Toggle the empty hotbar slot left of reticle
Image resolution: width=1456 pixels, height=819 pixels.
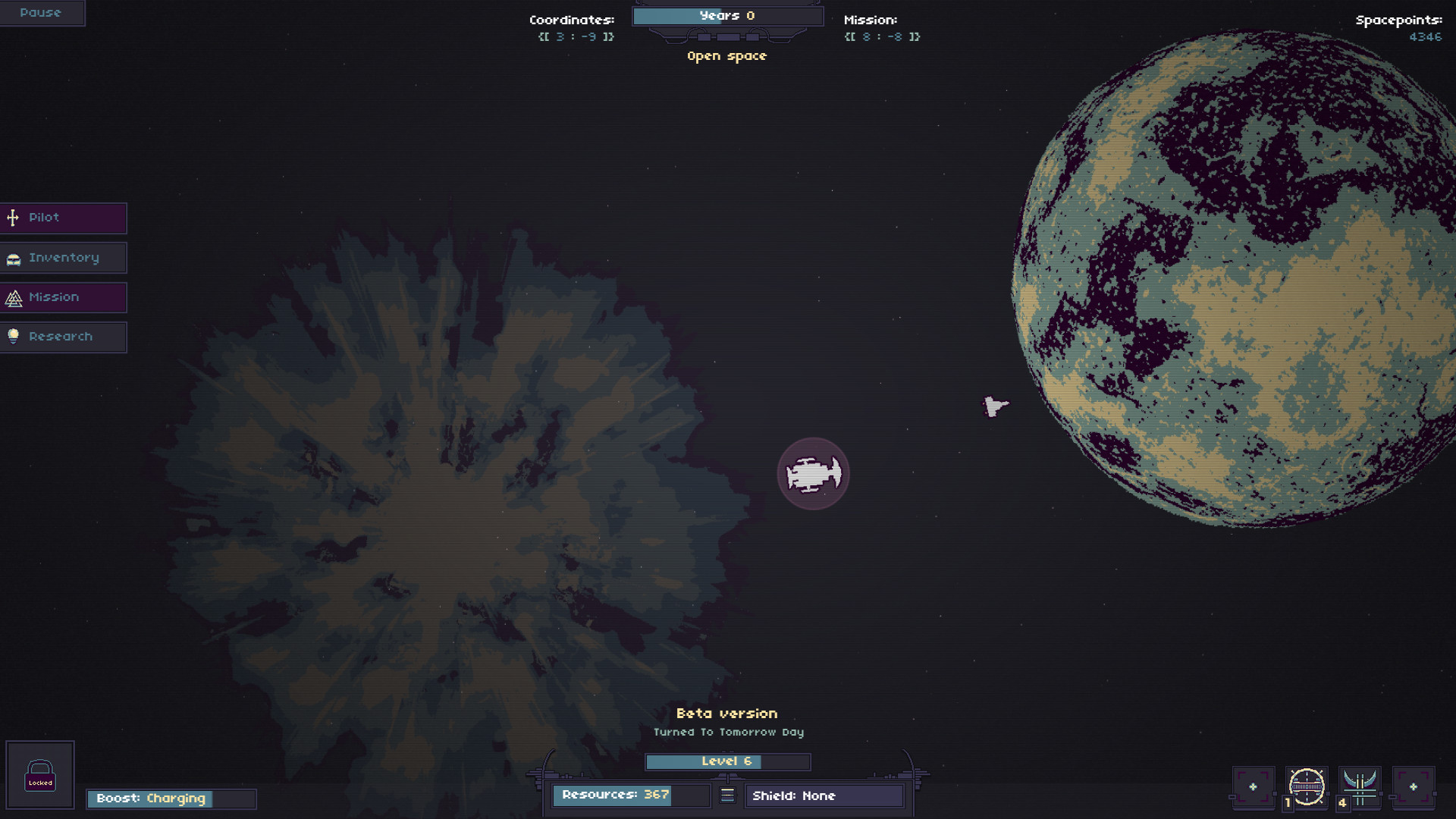[x=1255, y=787]
